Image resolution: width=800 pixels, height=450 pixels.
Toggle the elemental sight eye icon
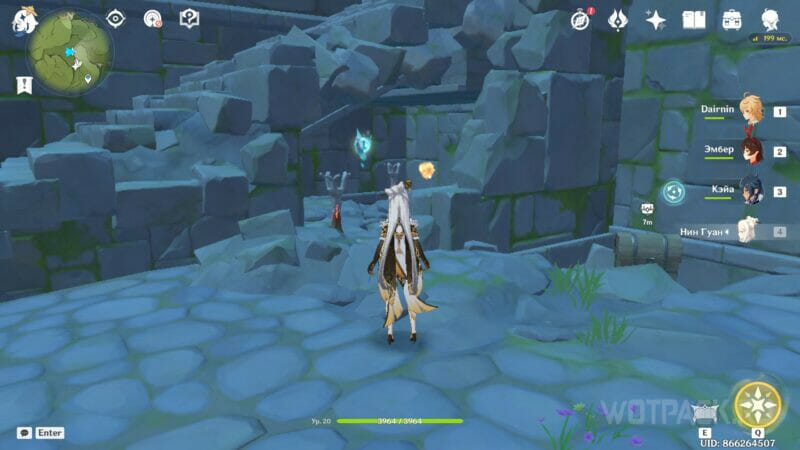(116, 18)
